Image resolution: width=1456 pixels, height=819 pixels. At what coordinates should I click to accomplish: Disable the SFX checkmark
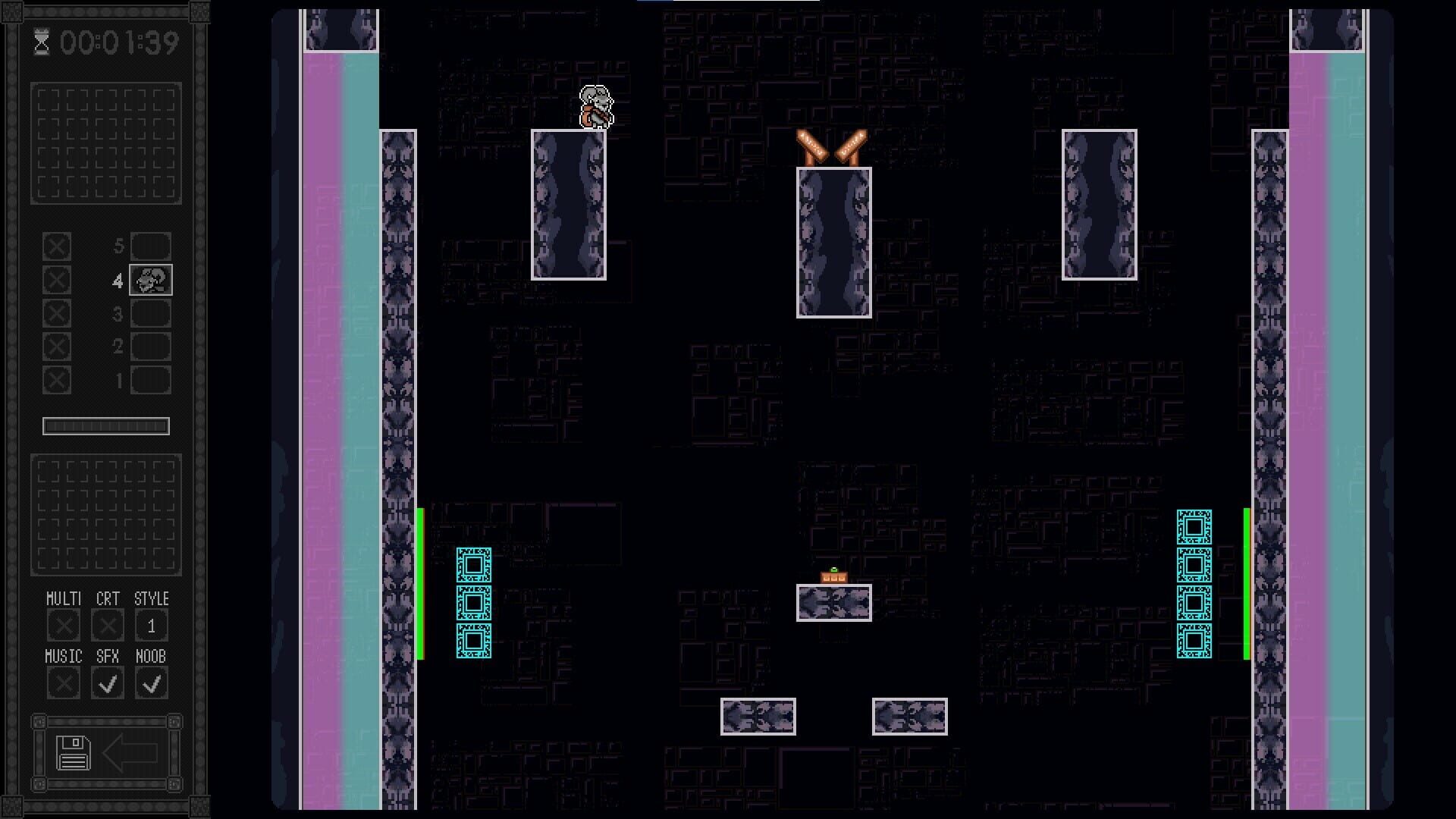(x=107, y=682)
